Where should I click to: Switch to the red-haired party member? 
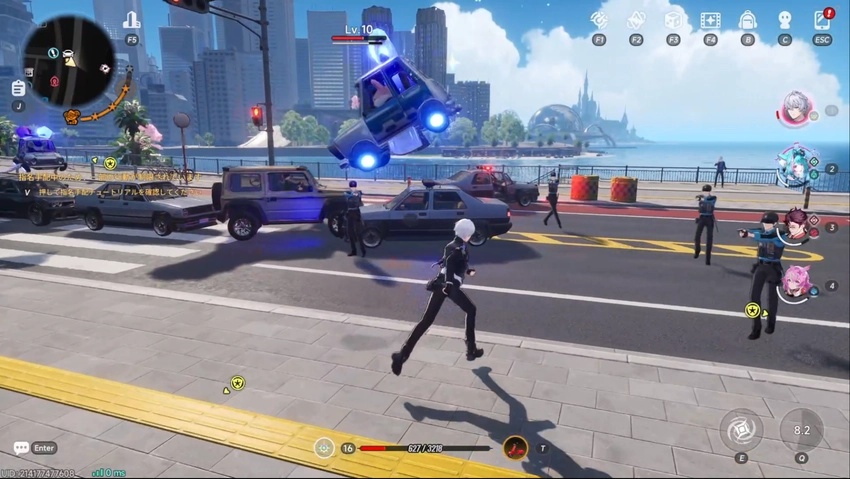796,226
